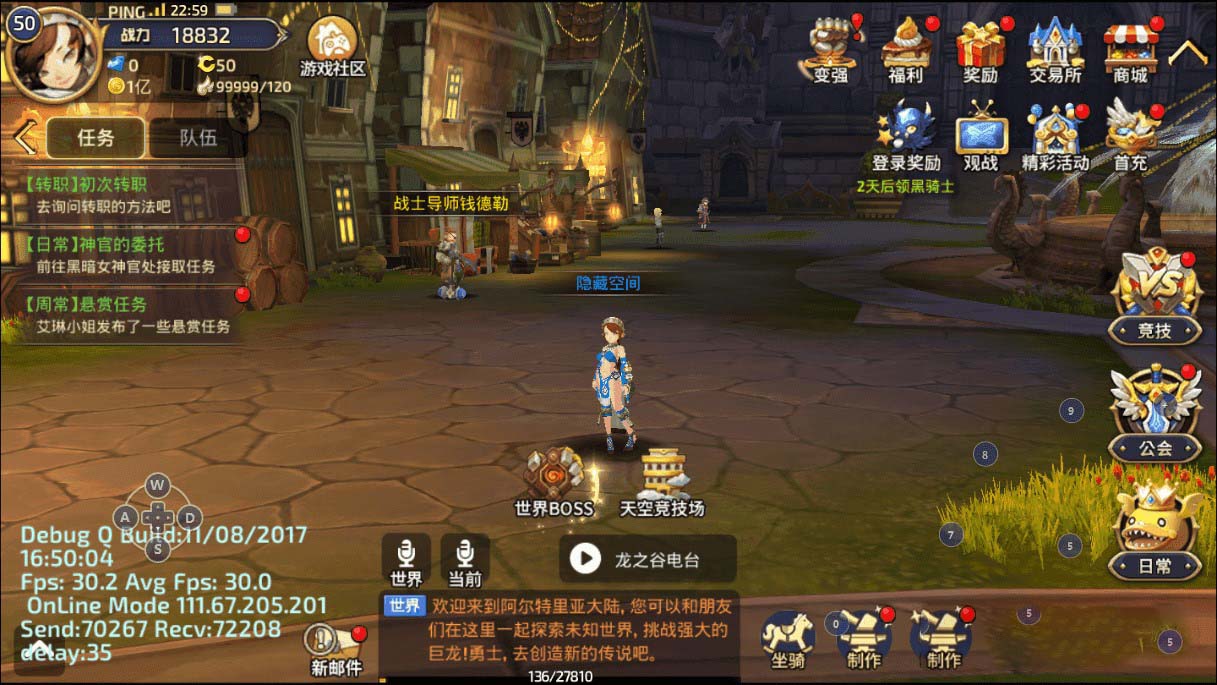Open the 商城 shop
This screenshot has height=685, width=1217.
point(1130,48)
